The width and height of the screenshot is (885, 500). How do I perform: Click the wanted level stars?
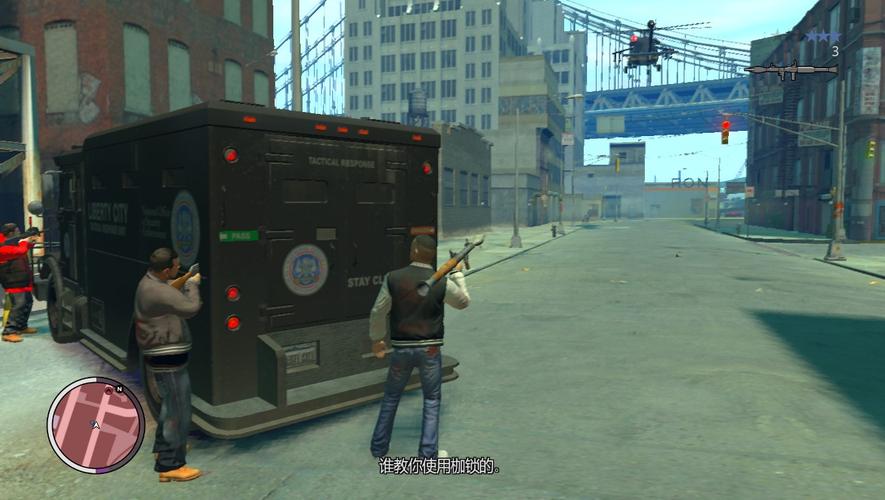pyautogui.click(x=822, y=37)
